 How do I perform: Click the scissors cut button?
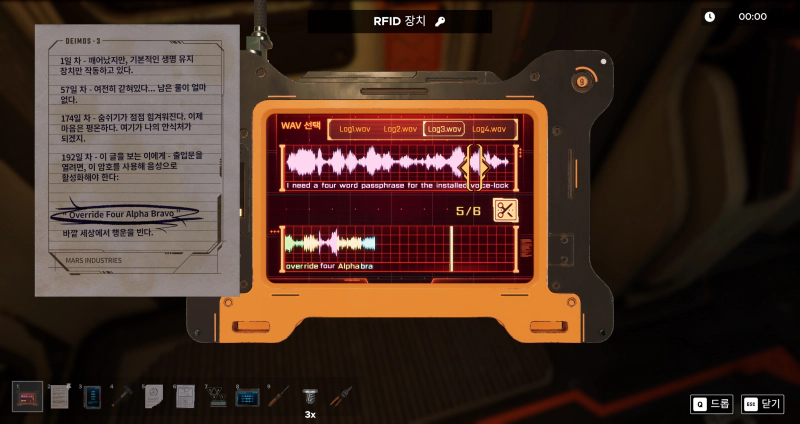pyautogui.click(x=505, y=211)
